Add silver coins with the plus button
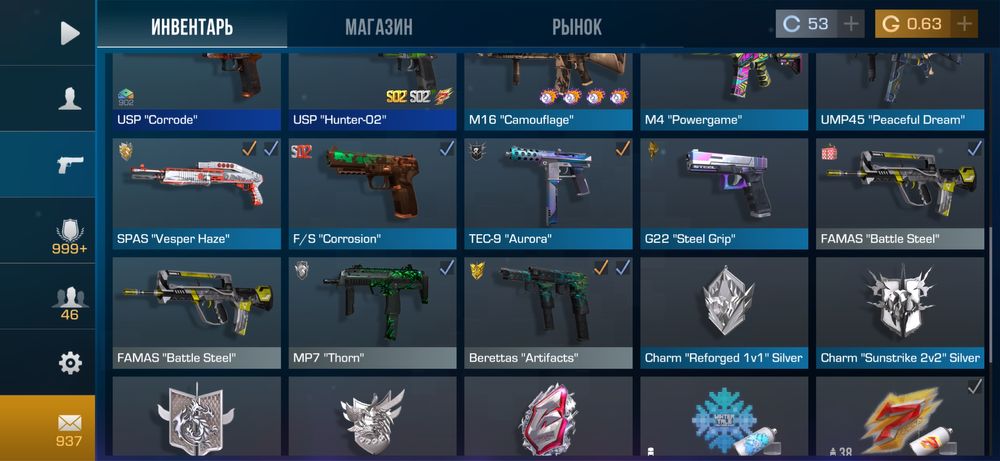 851,24
